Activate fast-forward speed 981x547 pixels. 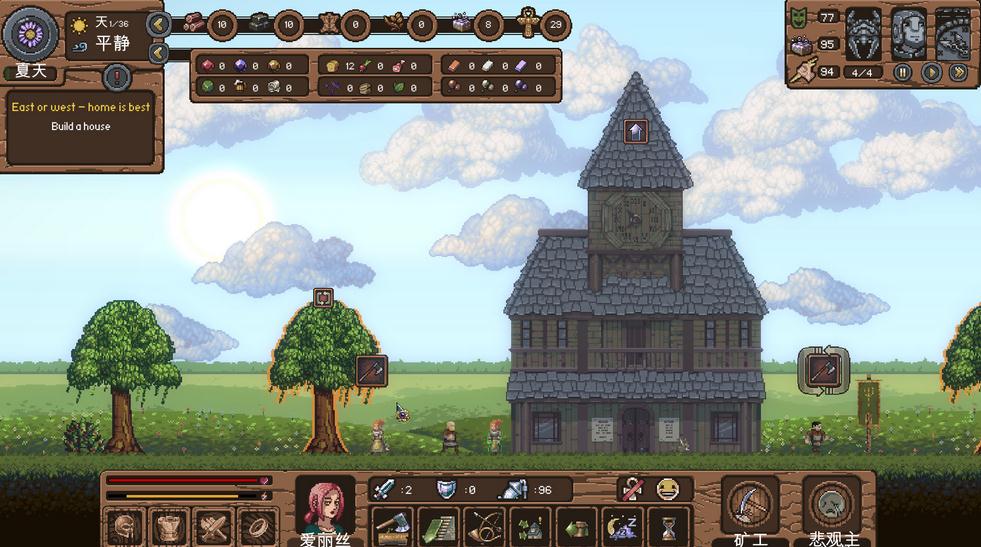click(958, 72)
